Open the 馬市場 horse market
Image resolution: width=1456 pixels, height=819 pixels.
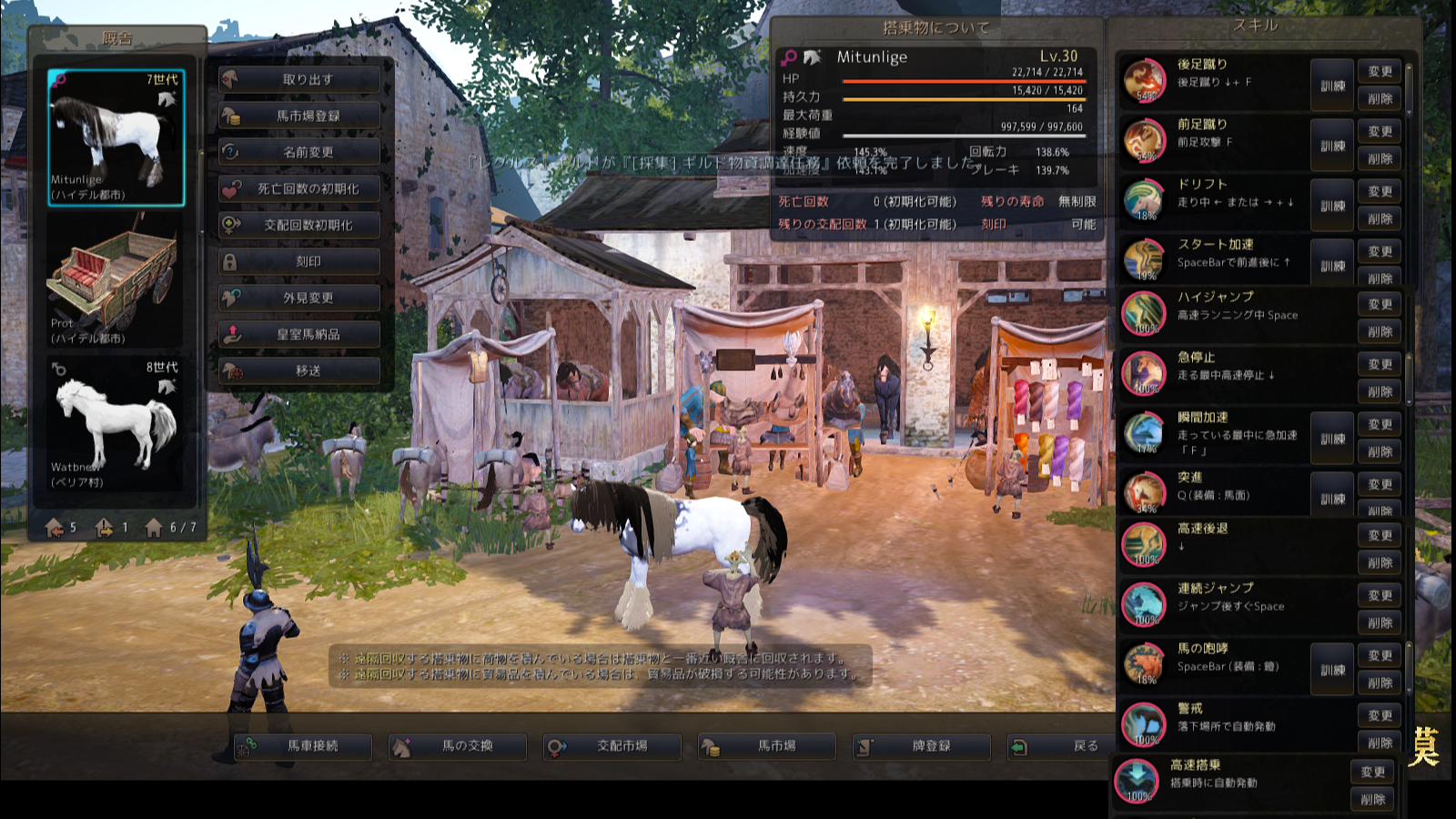click(767, 746)
